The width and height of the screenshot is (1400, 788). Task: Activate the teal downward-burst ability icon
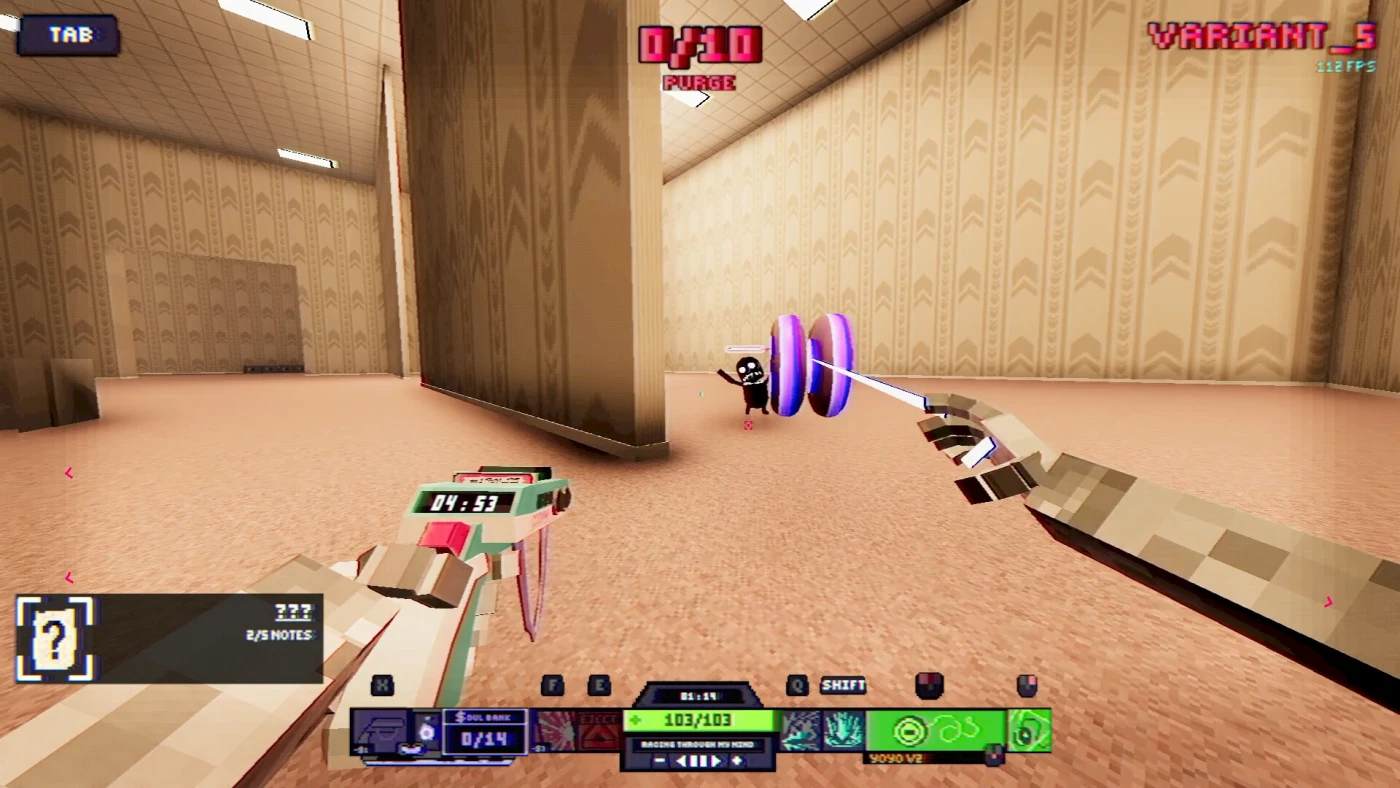844,730
